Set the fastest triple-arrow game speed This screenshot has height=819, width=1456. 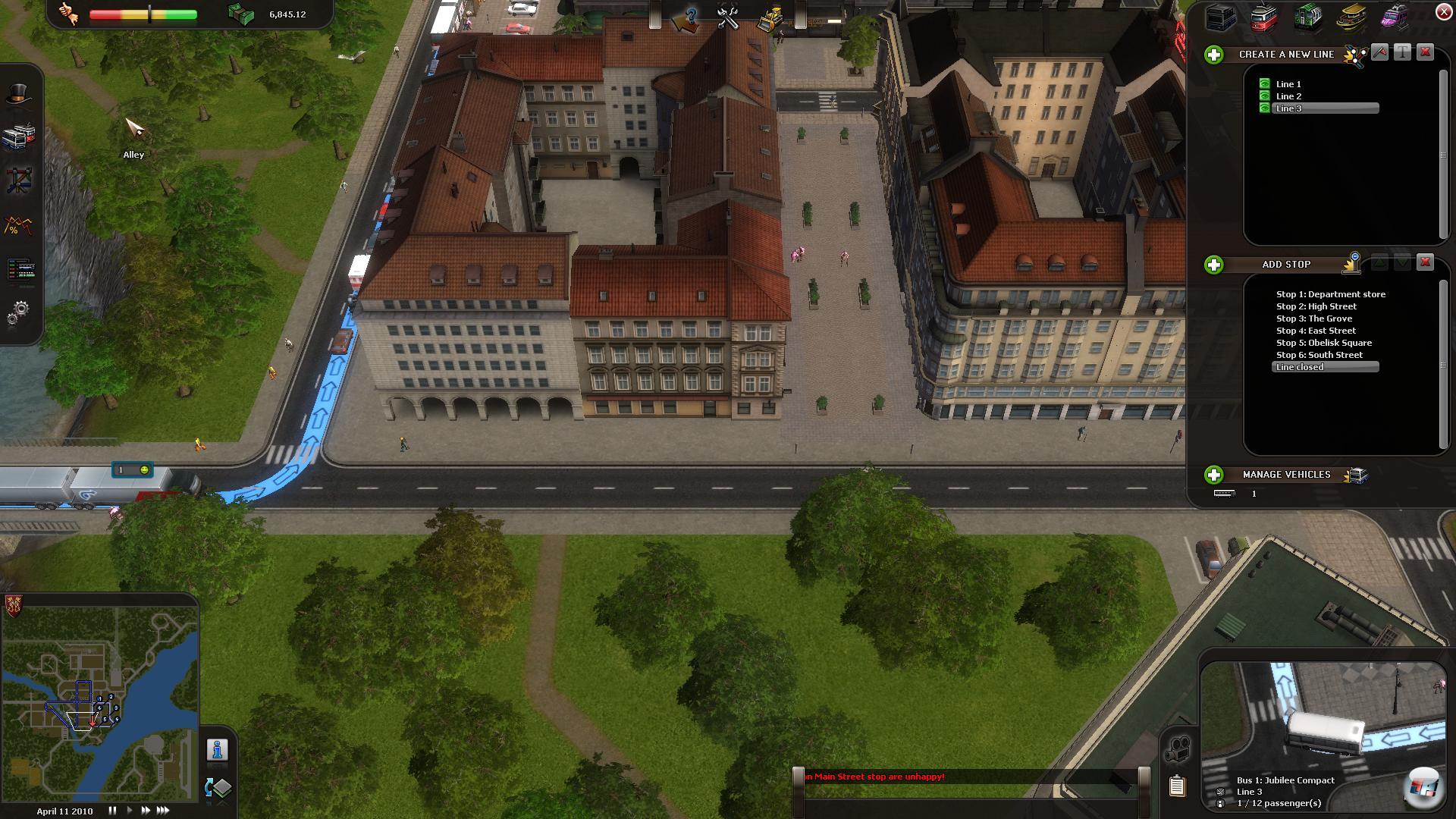[x=163, y=811]
